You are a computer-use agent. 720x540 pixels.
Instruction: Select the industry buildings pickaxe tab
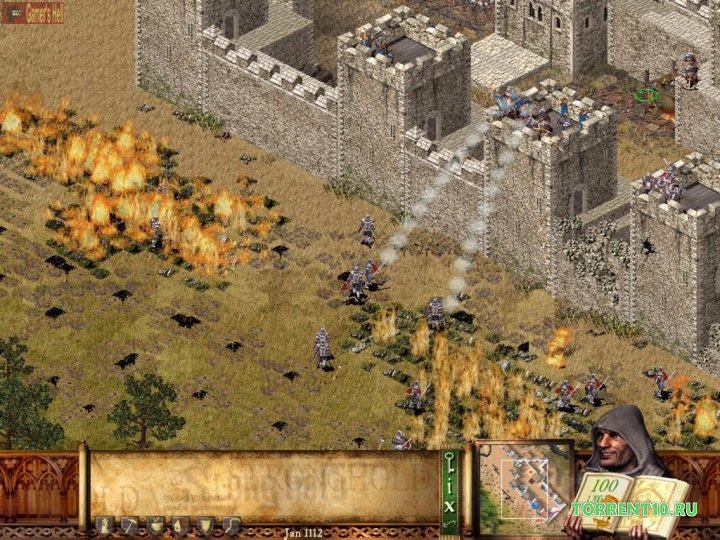pos(129,524)
